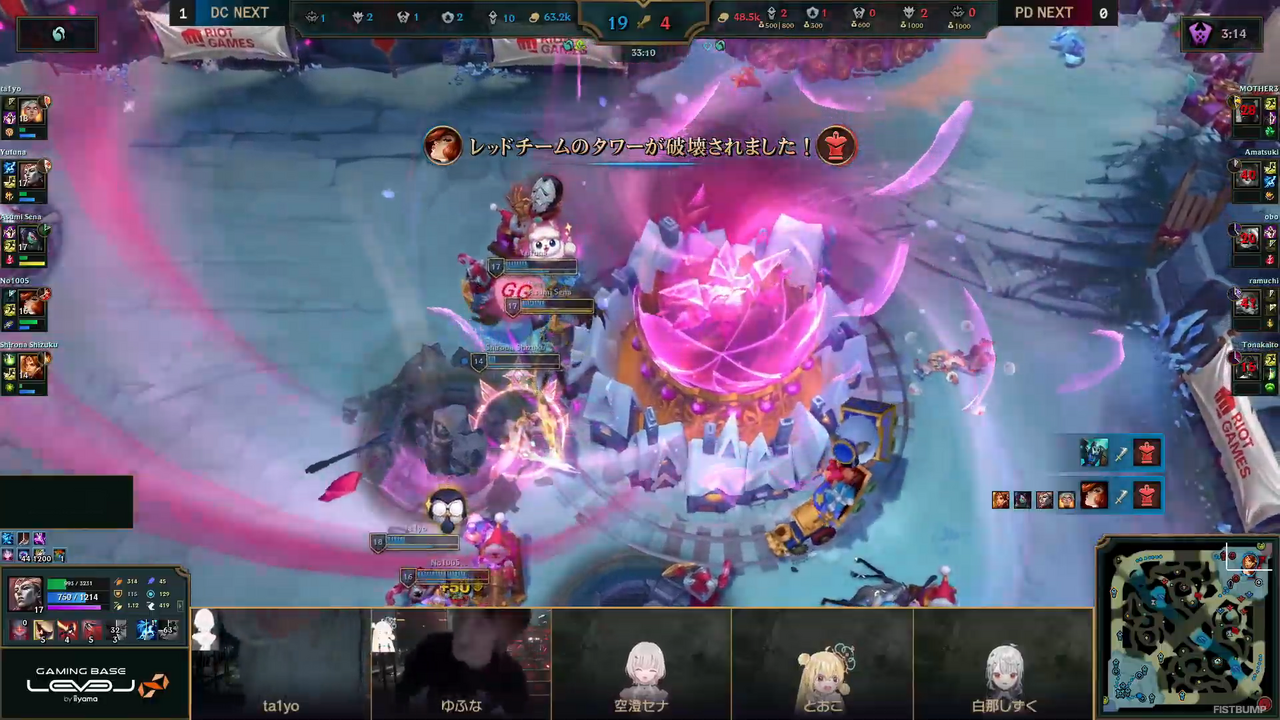Click ta1yo's champion portrait in the left sidebar
Screen dimensions: 1280x720
coord(29,112)
